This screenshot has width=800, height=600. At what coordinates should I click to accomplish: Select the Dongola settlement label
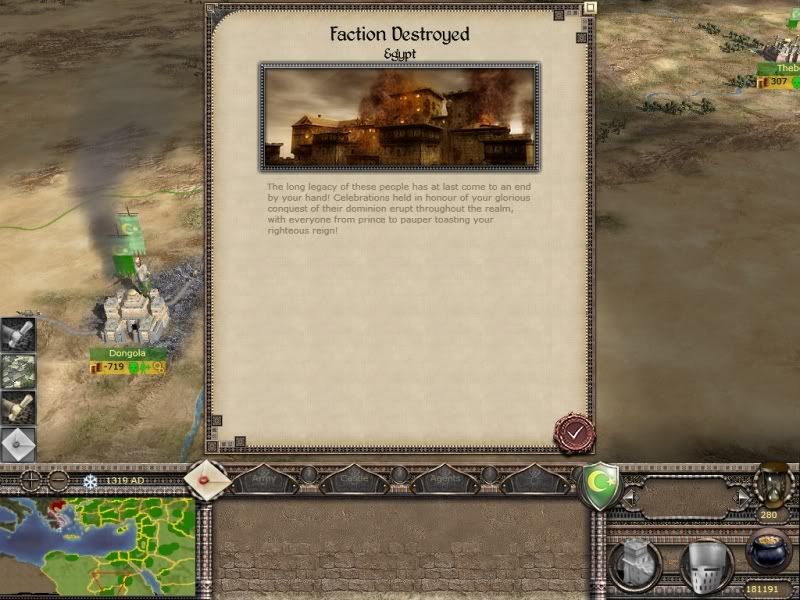click(x=127, y=353)
